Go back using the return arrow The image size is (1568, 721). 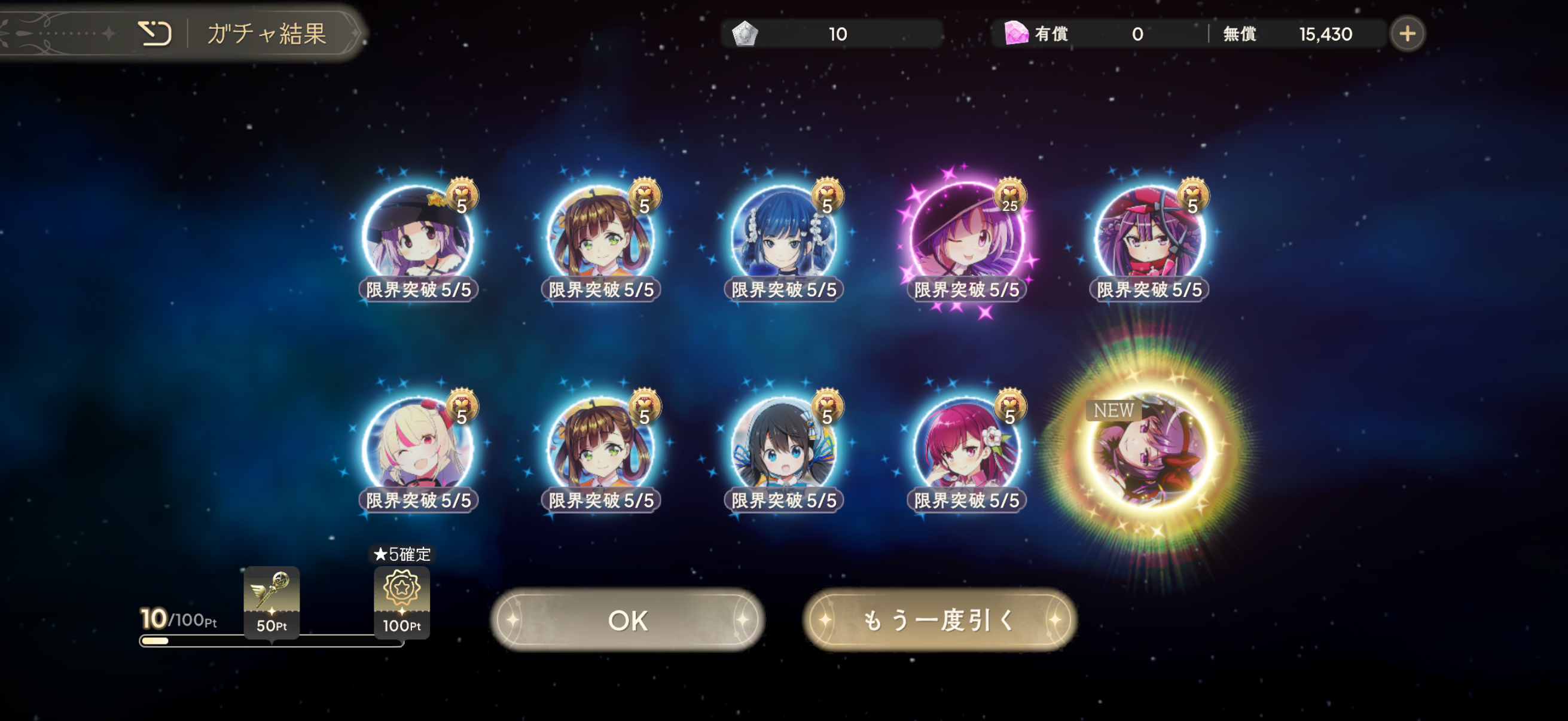click(155, 33)
